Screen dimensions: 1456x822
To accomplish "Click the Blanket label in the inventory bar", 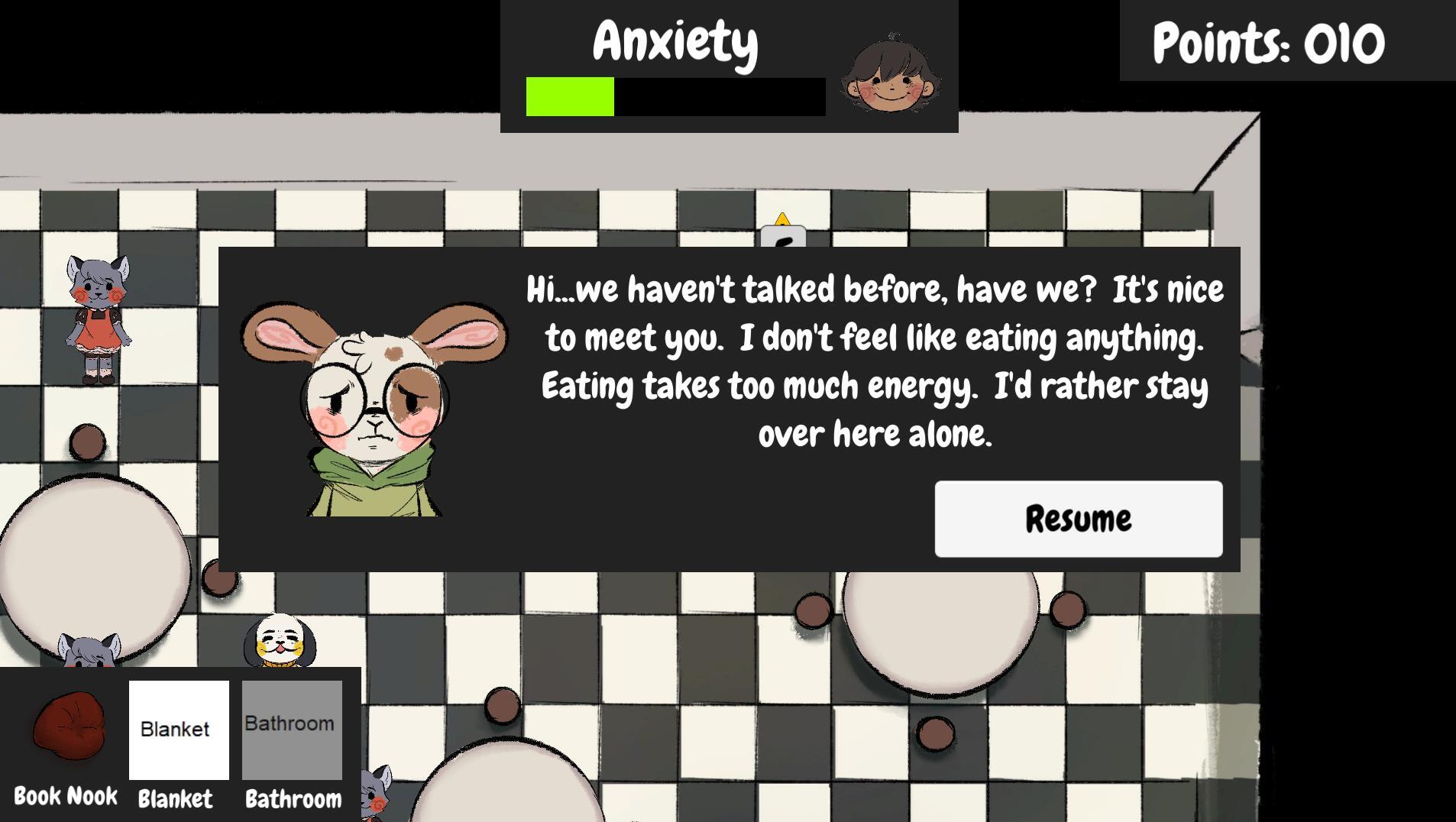I will pyautogui.click(x=174, y=800).
